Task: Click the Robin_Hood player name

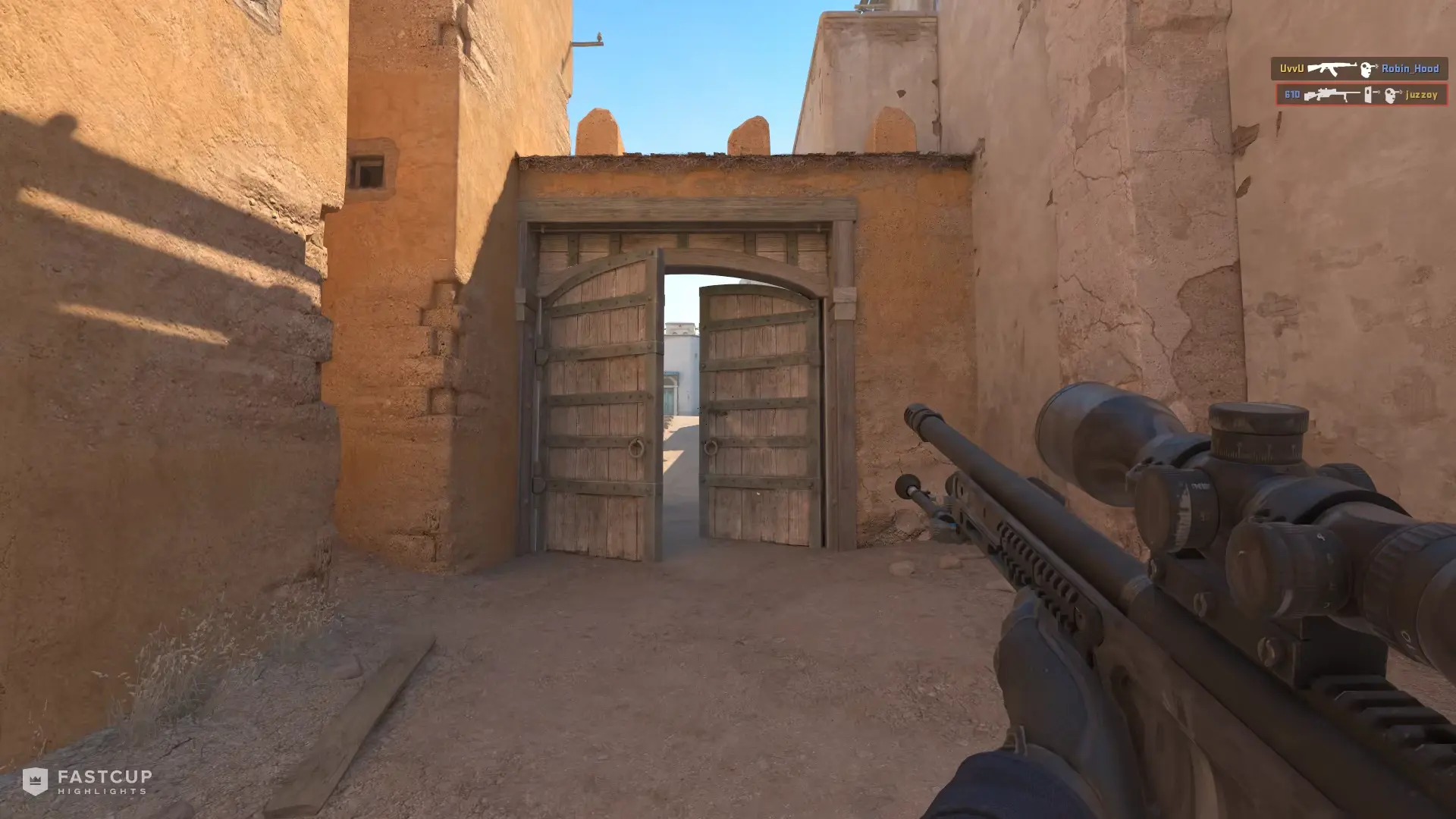Action: [1410, 68]
